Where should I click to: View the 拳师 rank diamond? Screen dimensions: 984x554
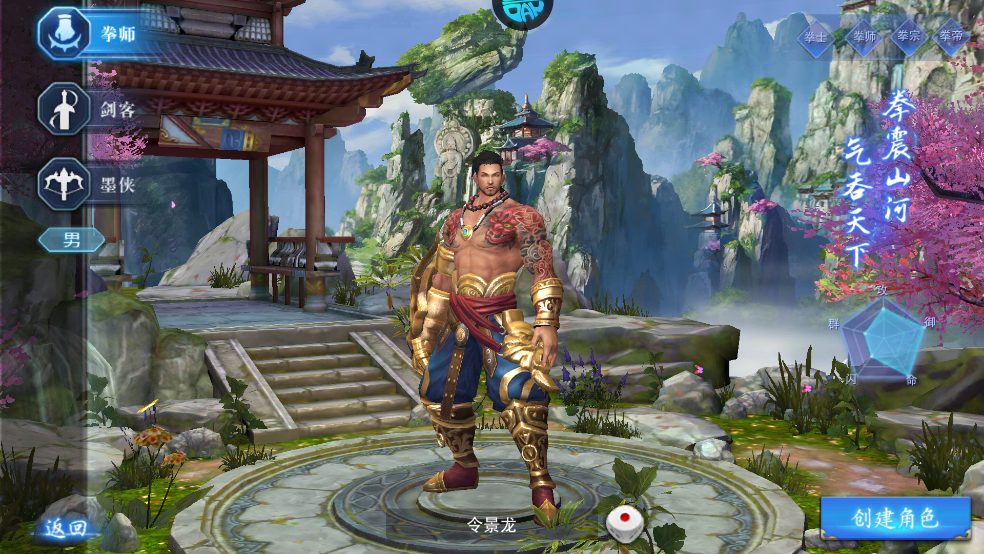(x=862, y=37)
